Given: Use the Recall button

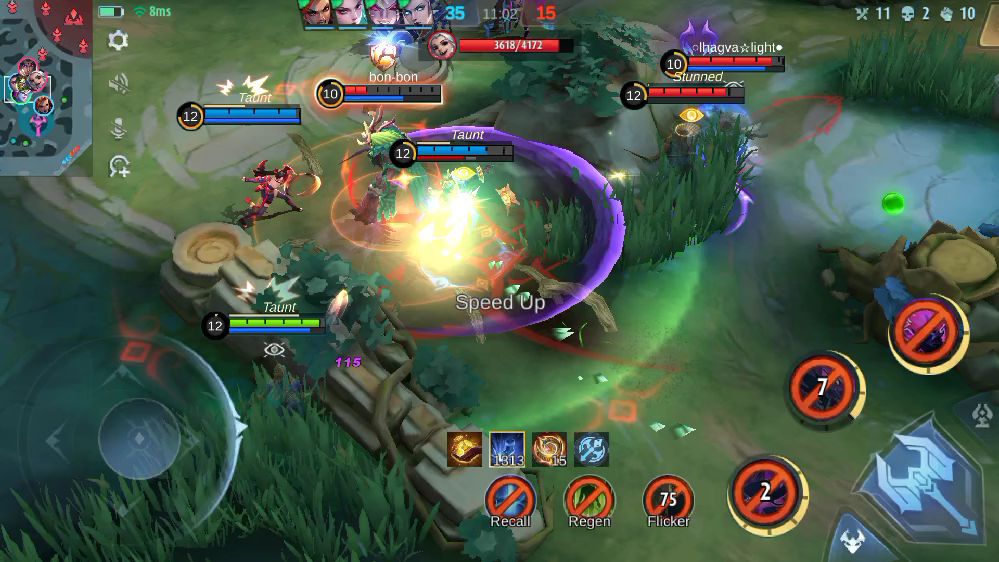Looking at the screenshot, I should [x=510, y=498].
